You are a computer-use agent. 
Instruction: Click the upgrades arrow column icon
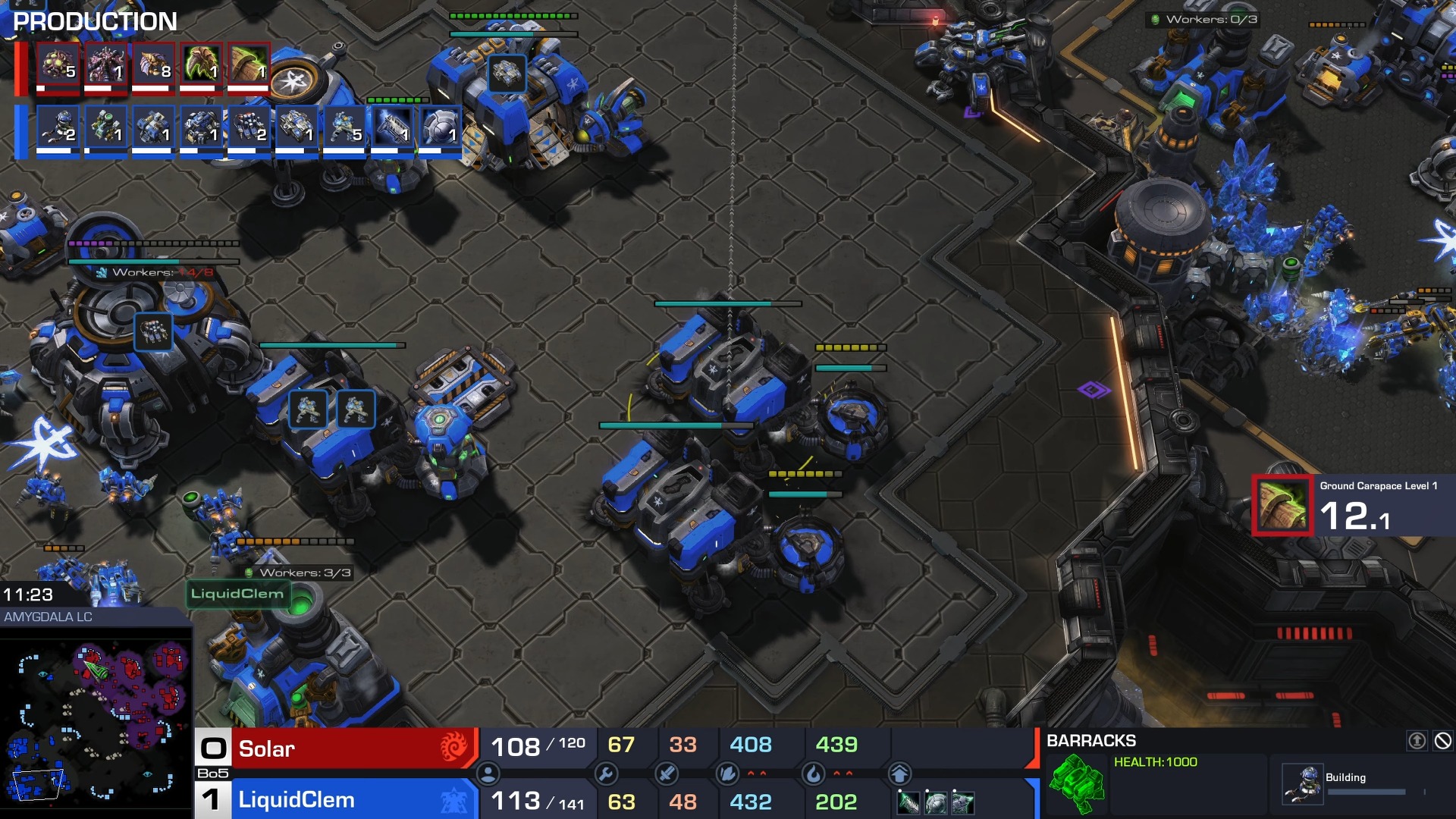click(899, 773)
